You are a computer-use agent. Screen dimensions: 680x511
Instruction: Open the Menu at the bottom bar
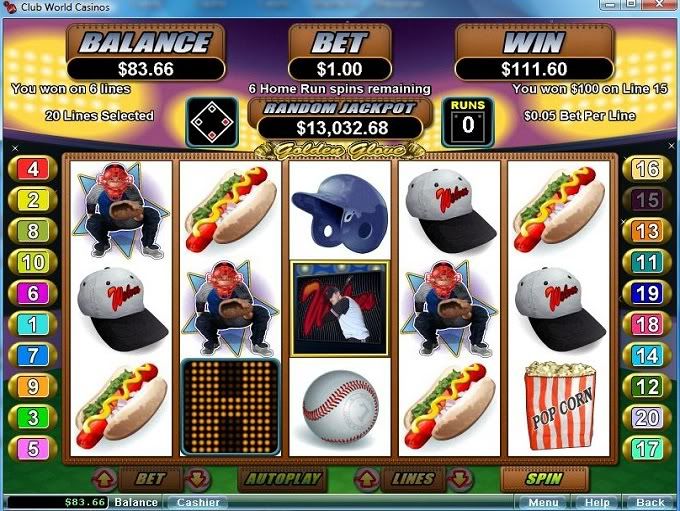[x=544, y=502]
